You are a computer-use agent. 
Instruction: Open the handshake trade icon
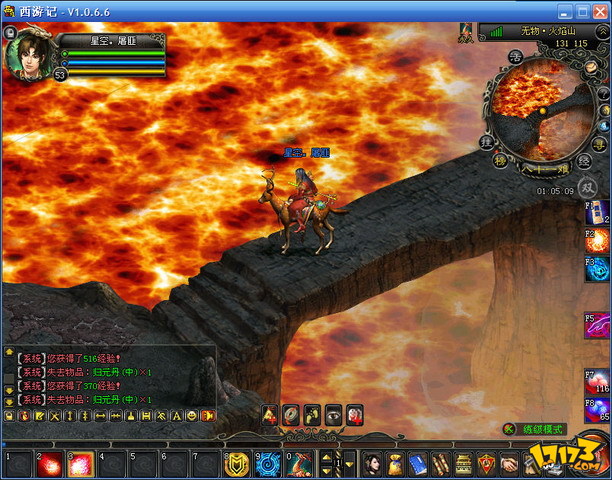509,464
